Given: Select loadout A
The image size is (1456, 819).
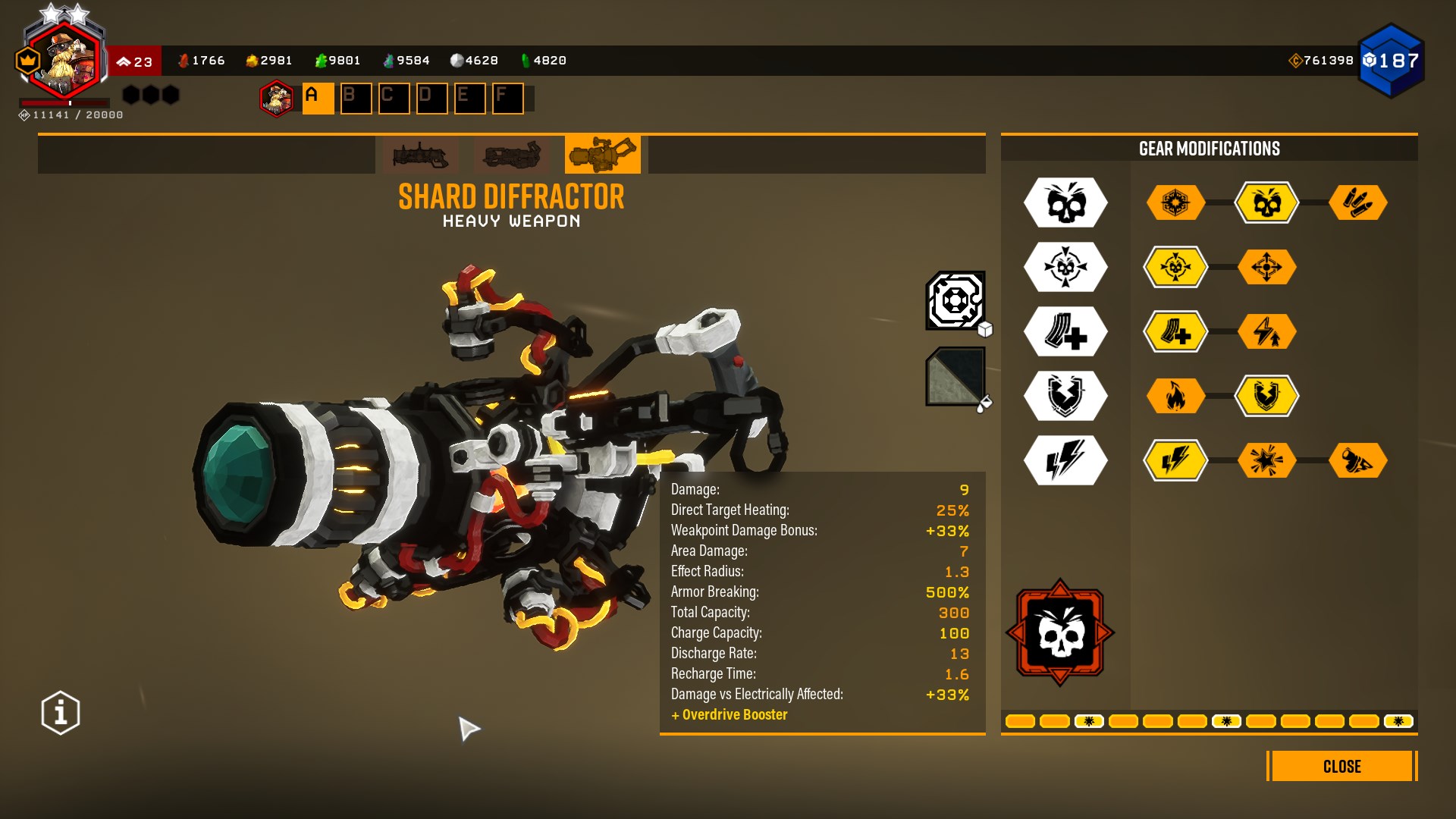Looking at the screenshot, I should (318, 98).
